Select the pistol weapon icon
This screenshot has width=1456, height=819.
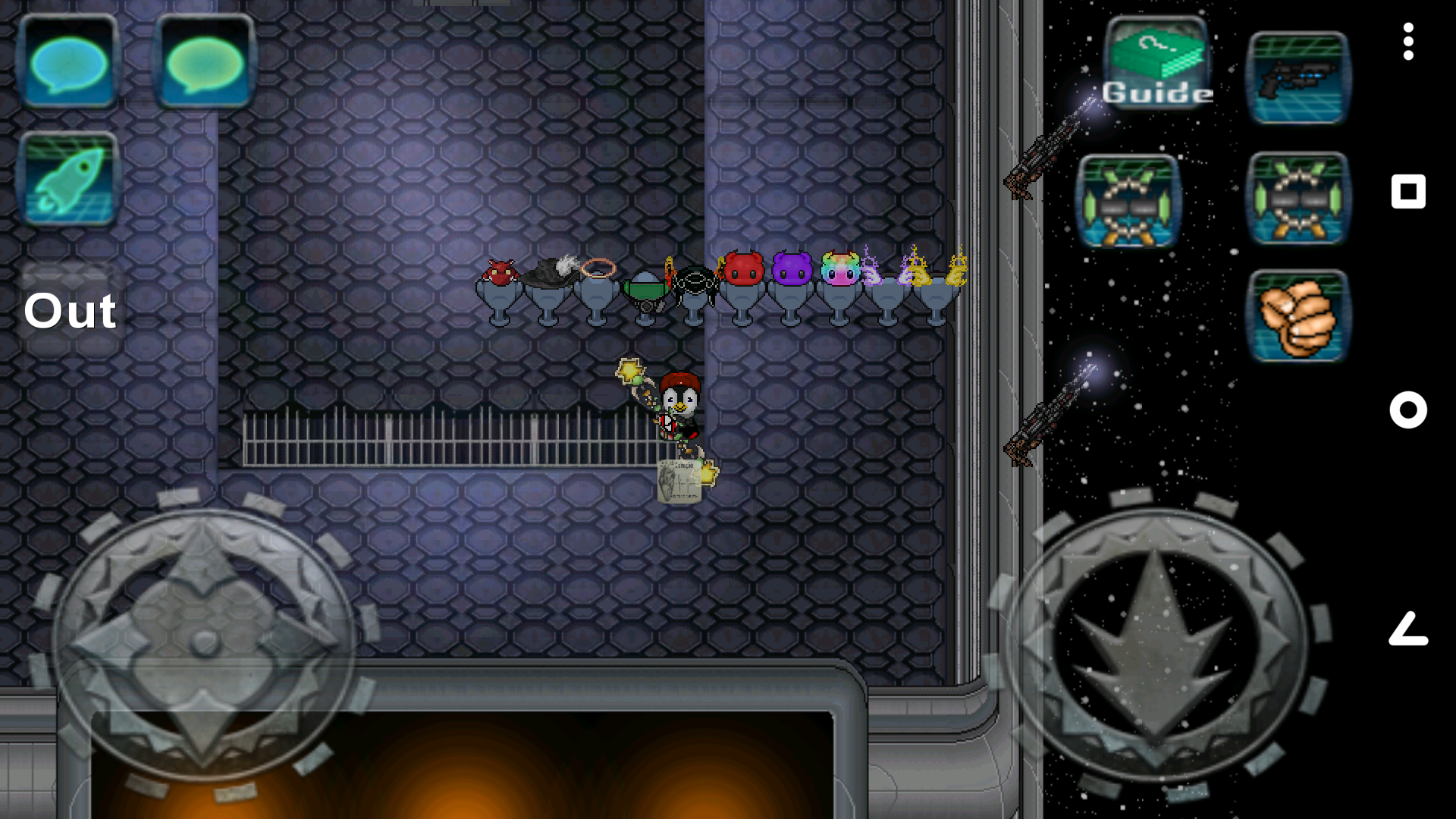1298,78
